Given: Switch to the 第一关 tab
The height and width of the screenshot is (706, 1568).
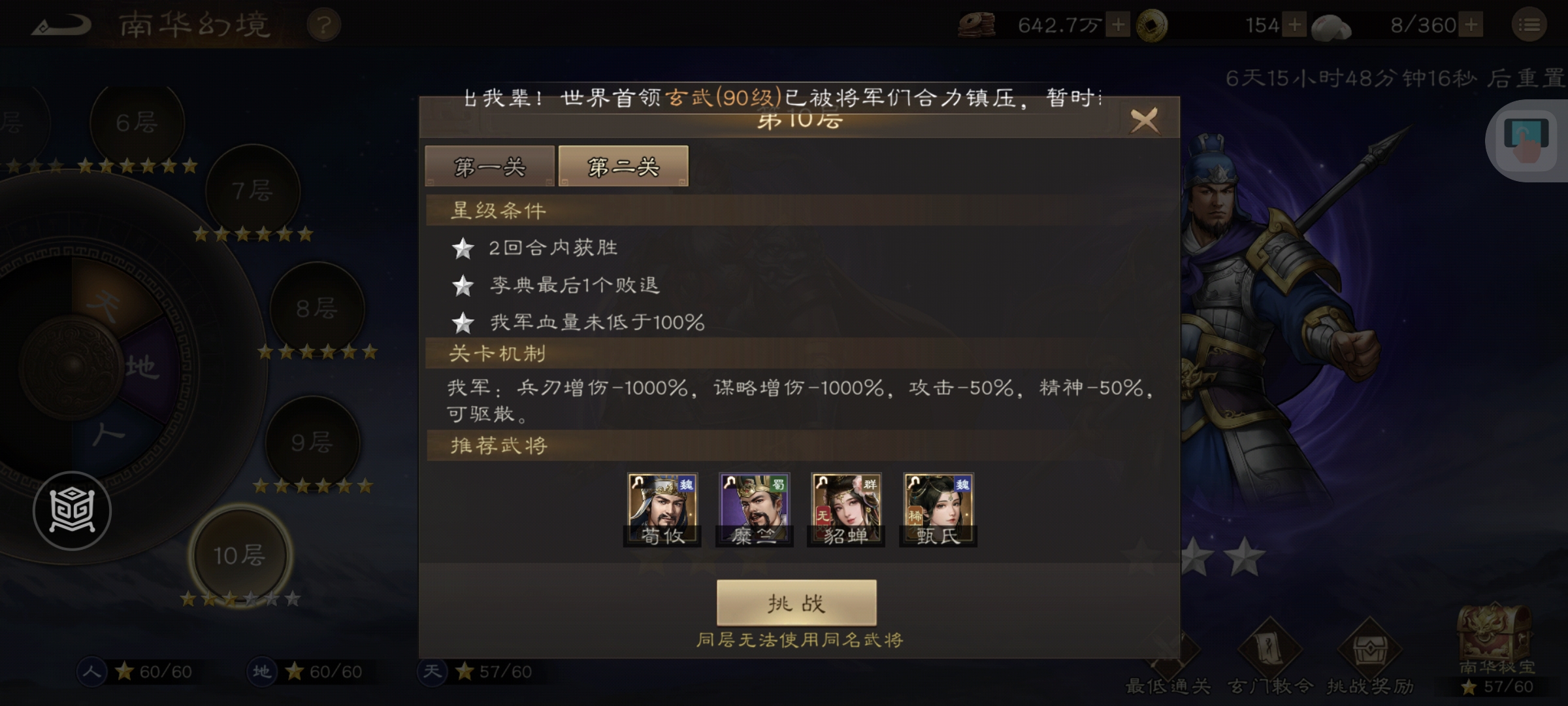Looking at the screenshot, I should (489, 167).
